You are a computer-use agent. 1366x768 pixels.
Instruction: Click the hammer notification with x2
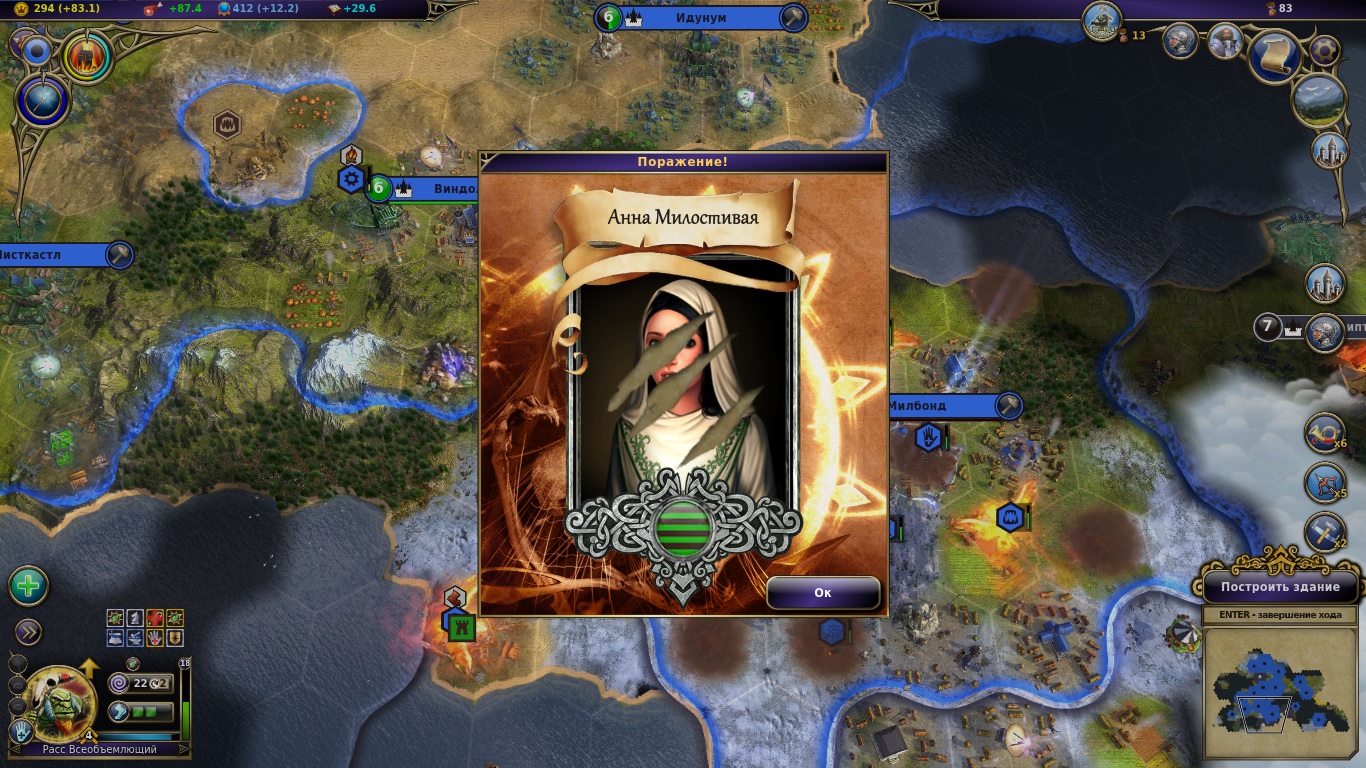pyautogui.click(x=1324, y=531)
